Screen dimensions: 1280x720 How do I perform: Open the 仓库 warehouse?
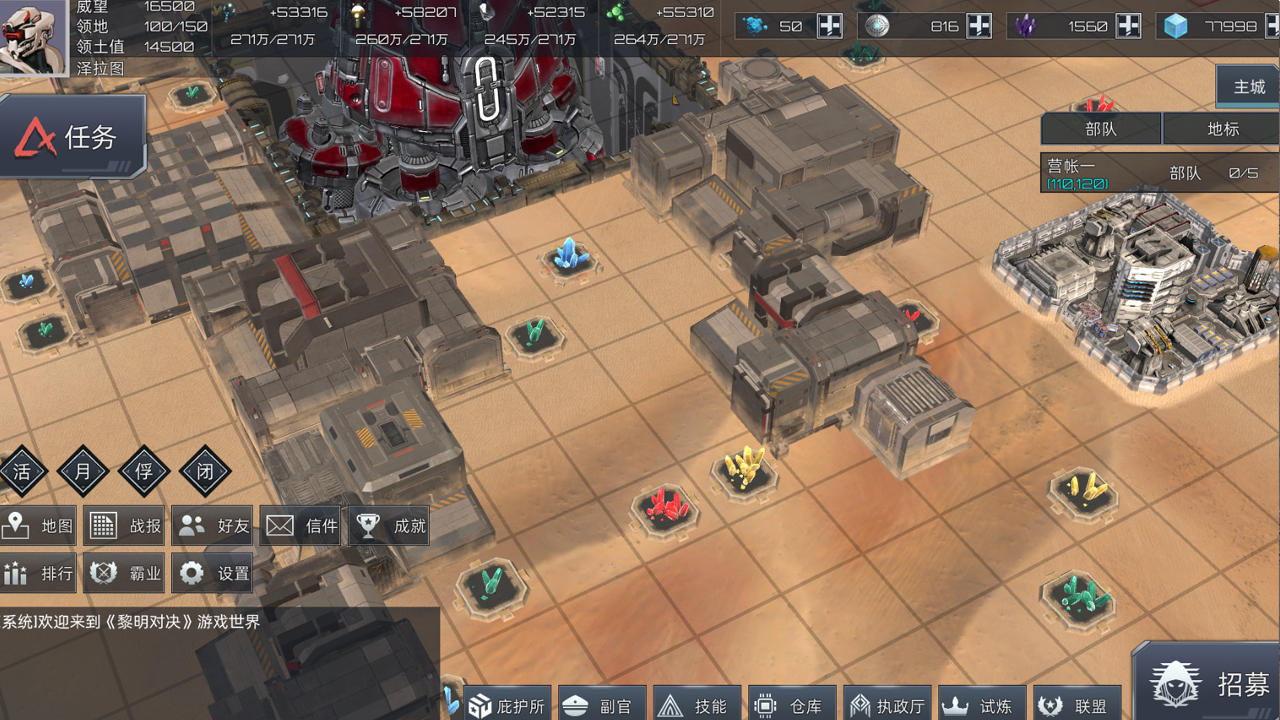point(790,705)
